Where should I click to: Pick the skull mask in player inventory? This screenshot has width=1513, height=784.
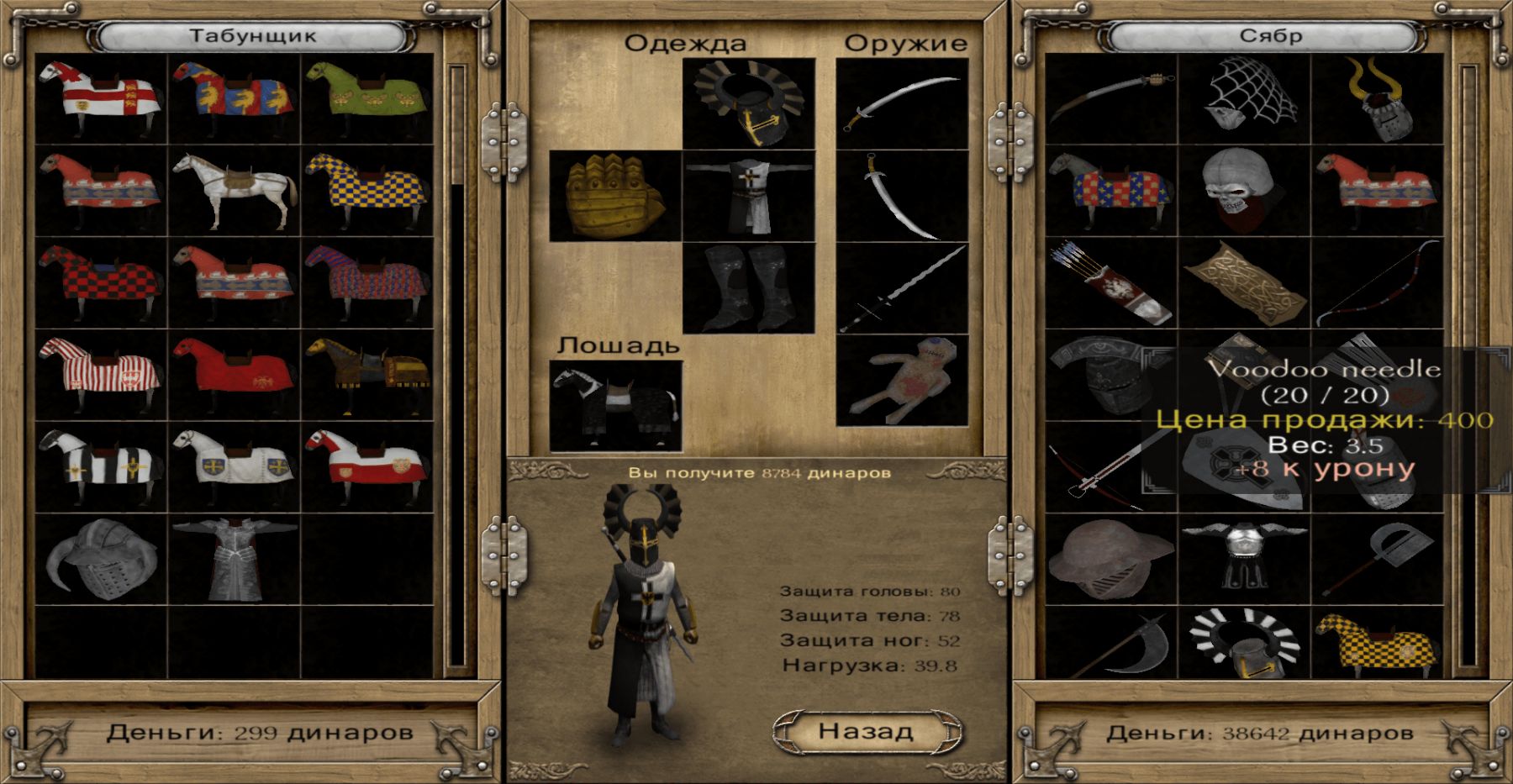(x=1243, y=191)
